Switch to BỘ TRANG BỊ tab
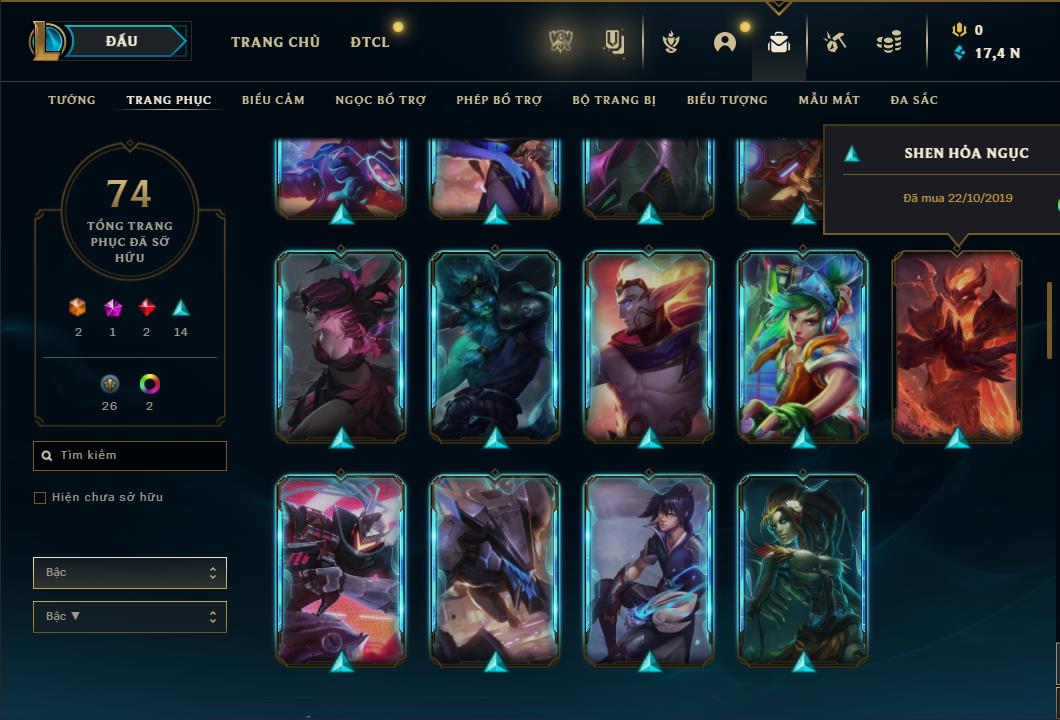 point(614,100)
